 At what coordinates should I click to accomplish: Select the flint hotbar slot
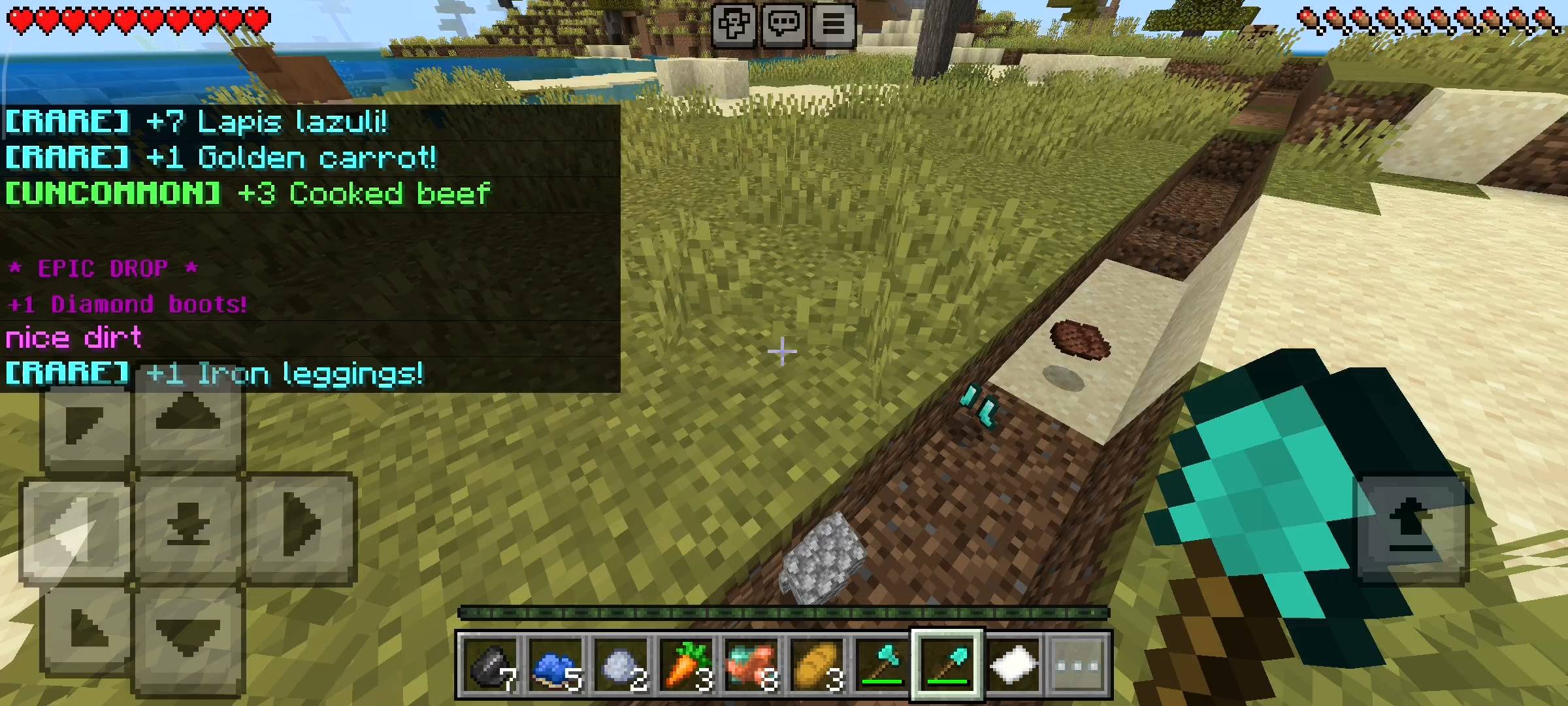click(491, 665)
